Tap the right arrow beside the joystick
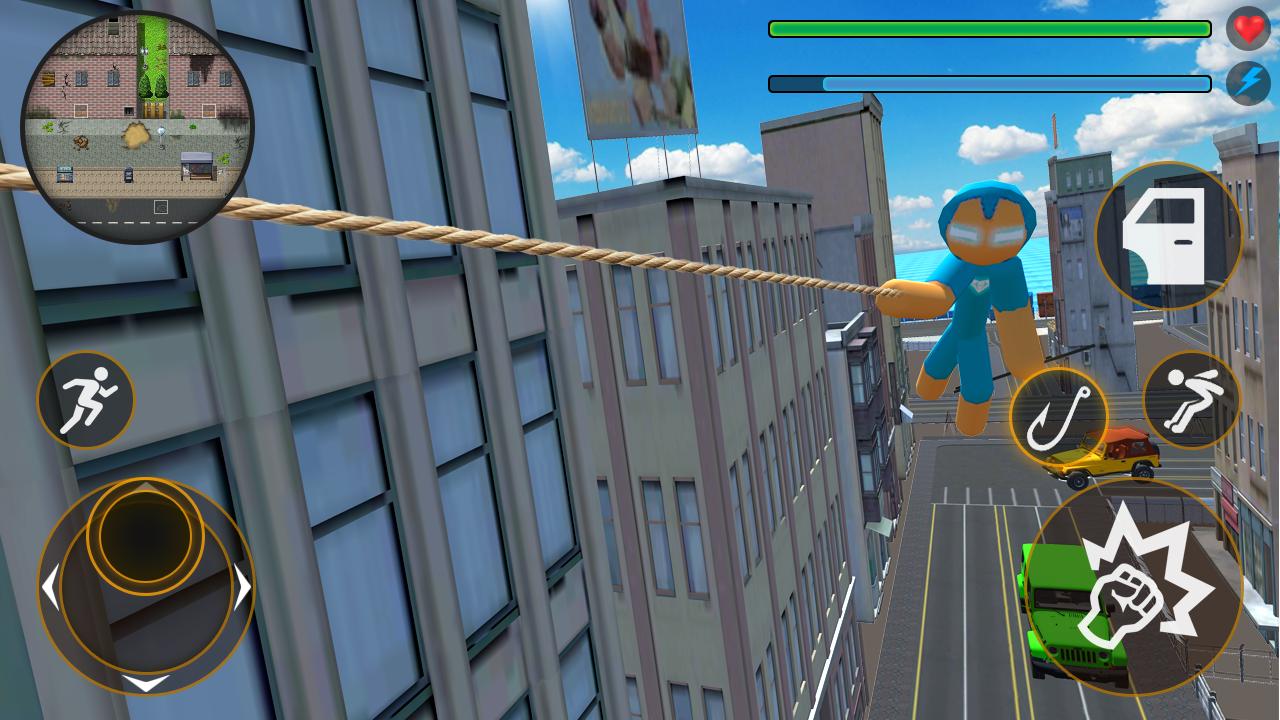1280x720 pixels. [243, 585]
